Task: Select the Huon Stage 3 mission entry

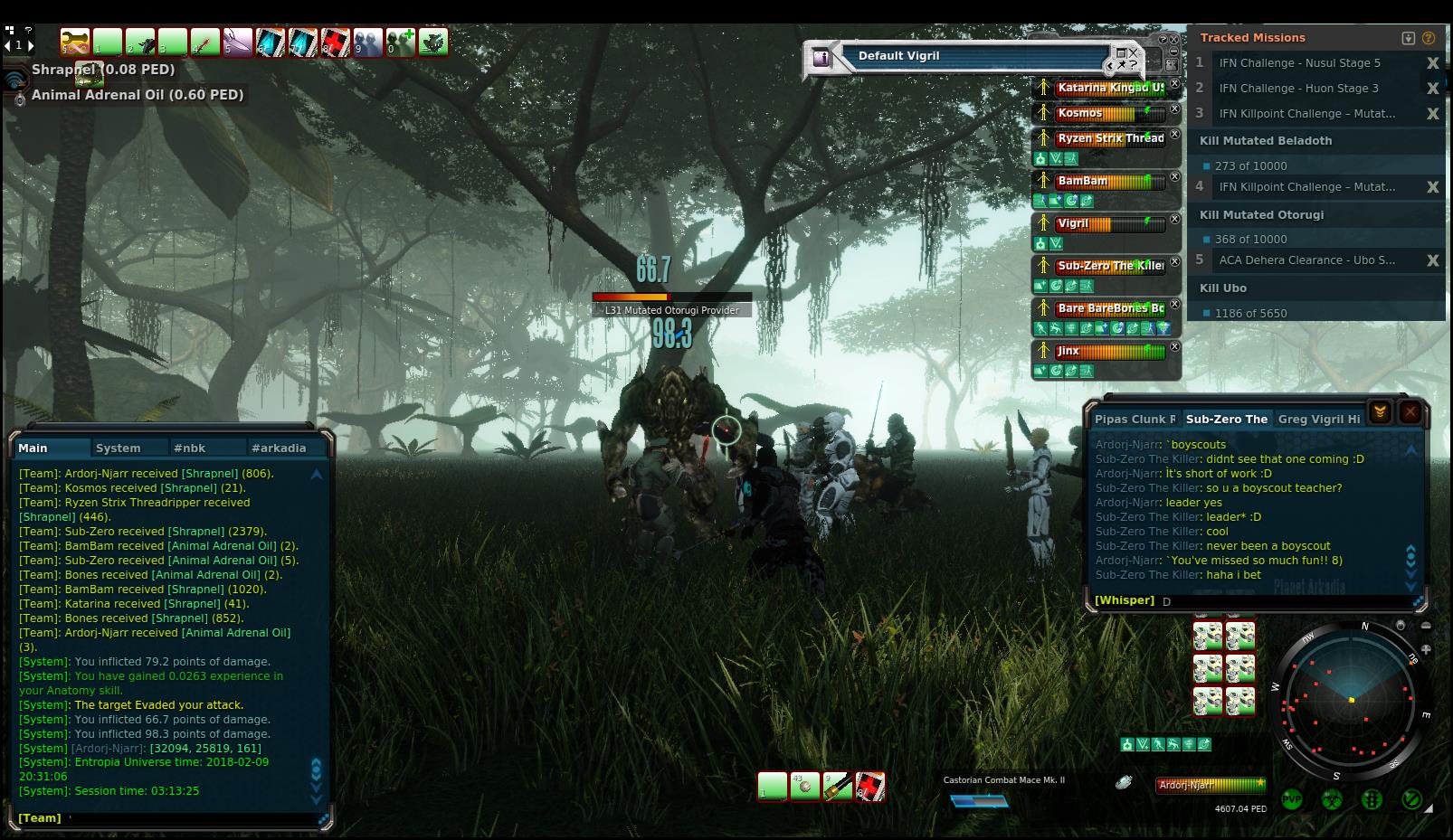Action: tap(1298, 89)
